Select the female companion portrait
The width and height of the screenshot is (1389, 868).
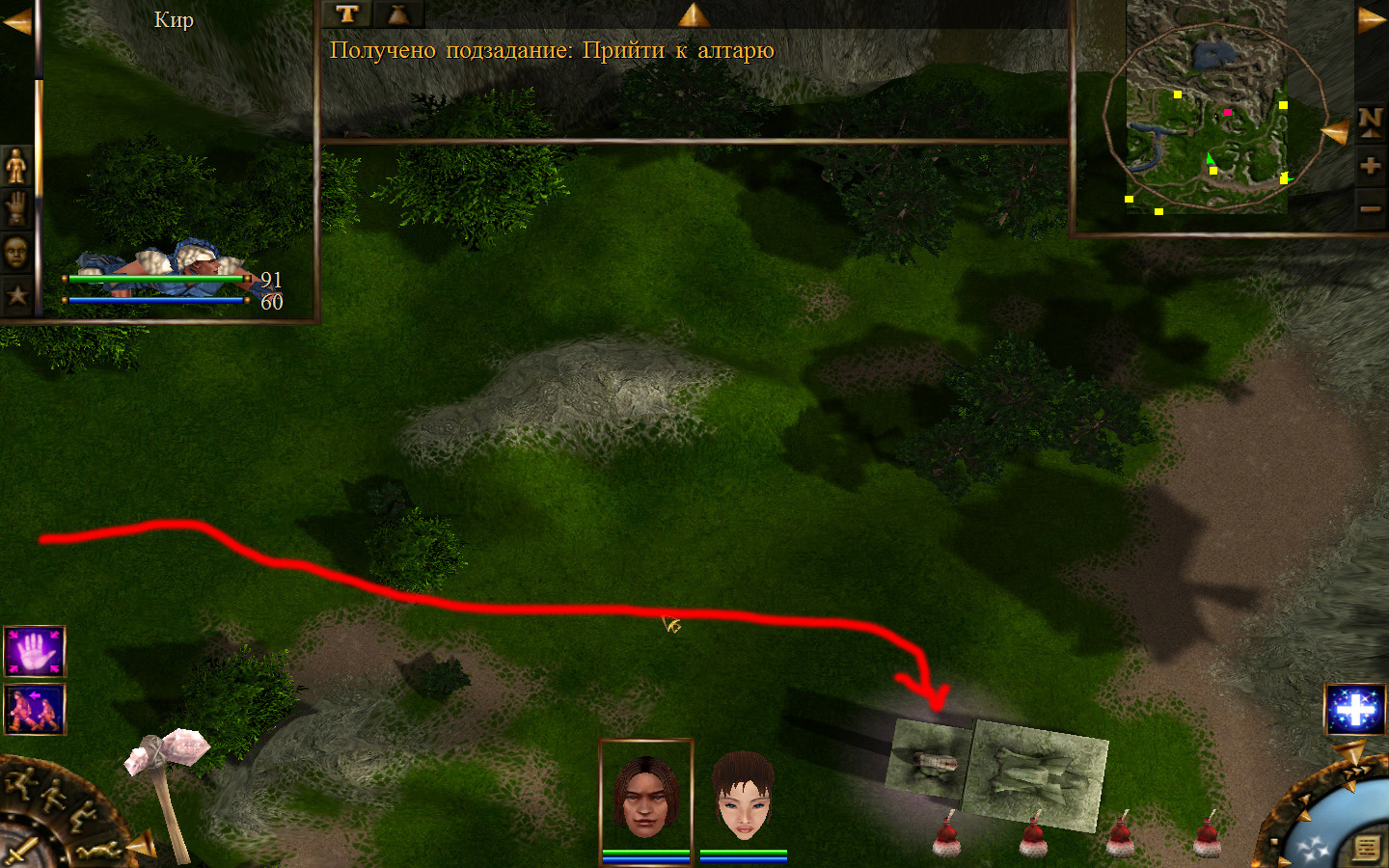click(743, 794)
